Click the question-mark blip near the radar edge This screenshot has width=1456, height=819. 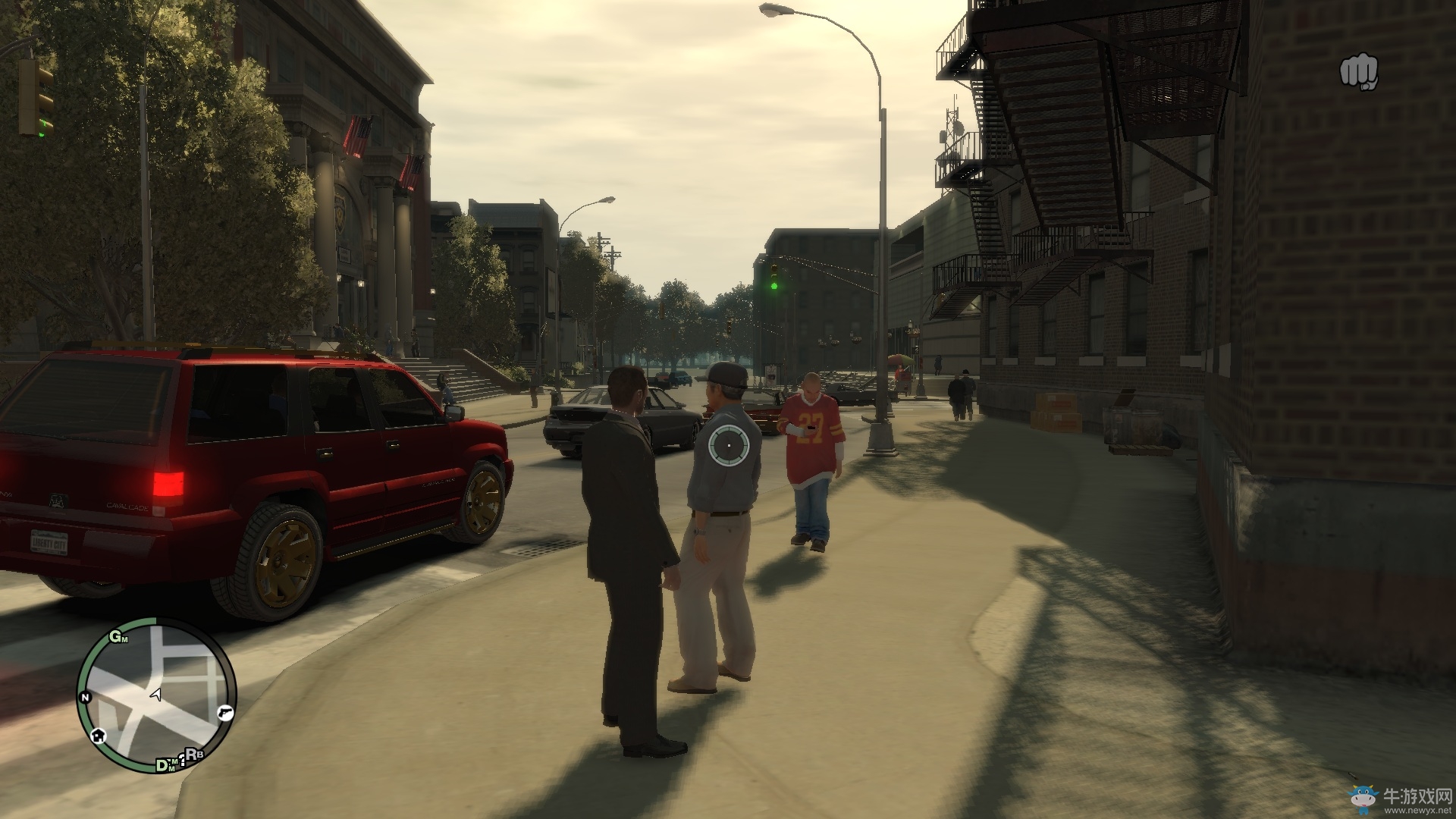183,759
